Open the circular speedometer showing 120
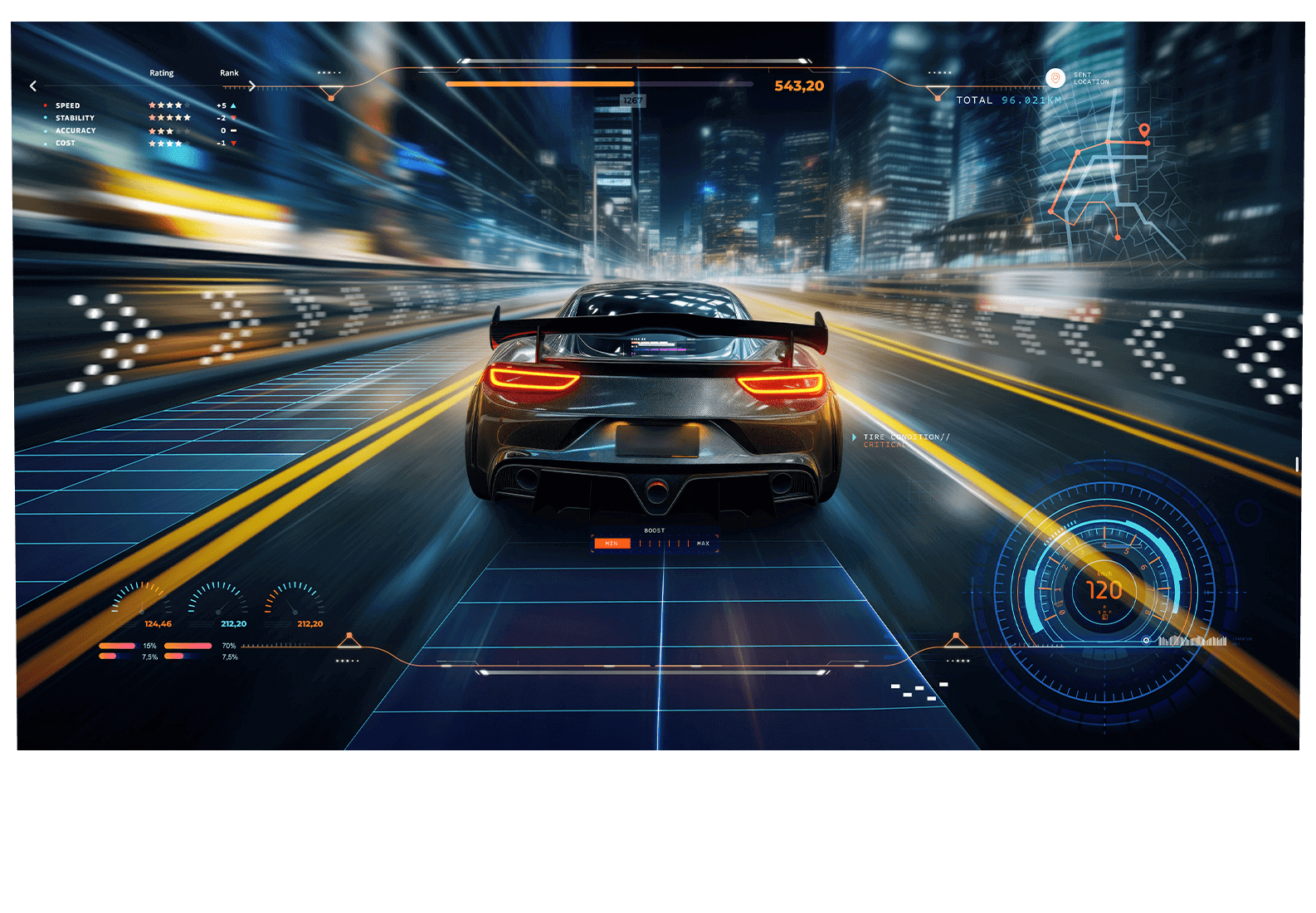Viewport: 1316px width, 913px height. coord(1102,589)
